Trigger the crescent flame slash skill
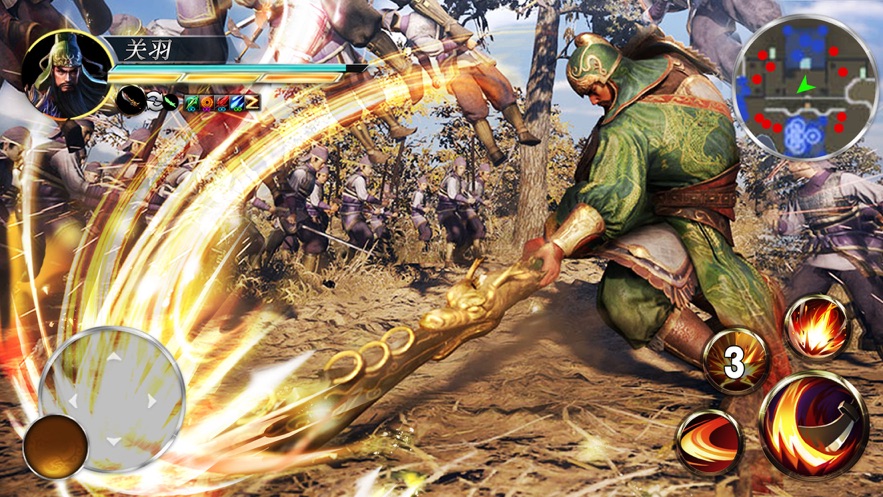Viewport: 883px width, 497px height. (709, 441)
